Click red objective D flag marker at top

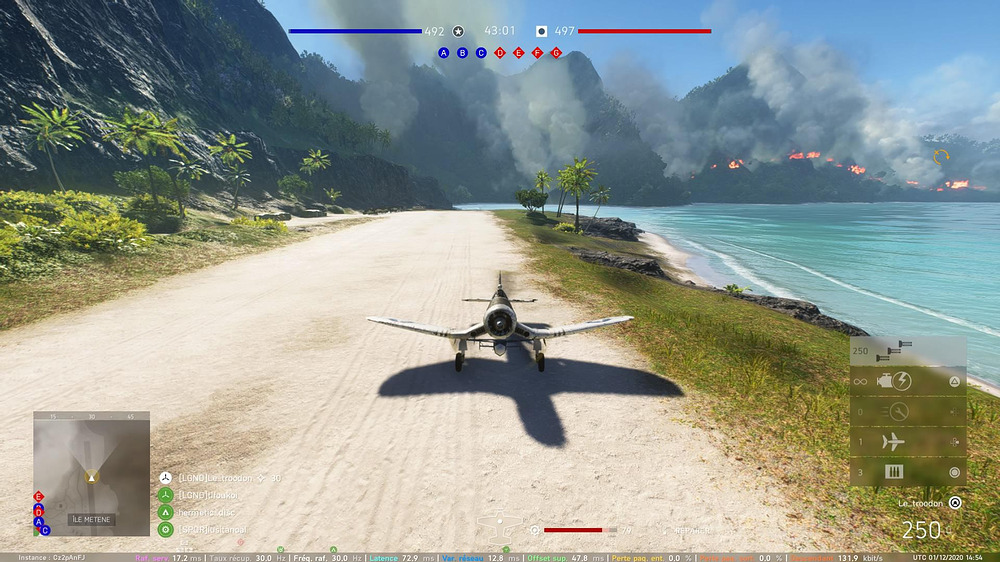tap(500, 52)
